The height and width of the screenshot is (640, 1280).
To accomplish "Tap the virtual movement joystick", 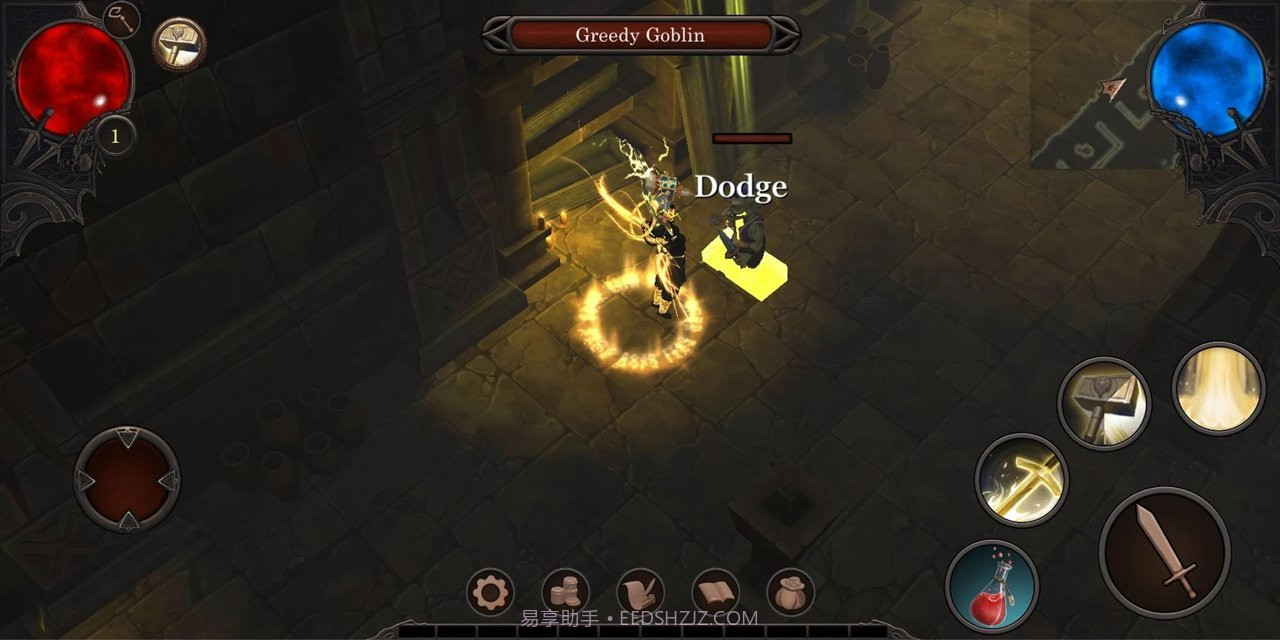I will [127, 479].
